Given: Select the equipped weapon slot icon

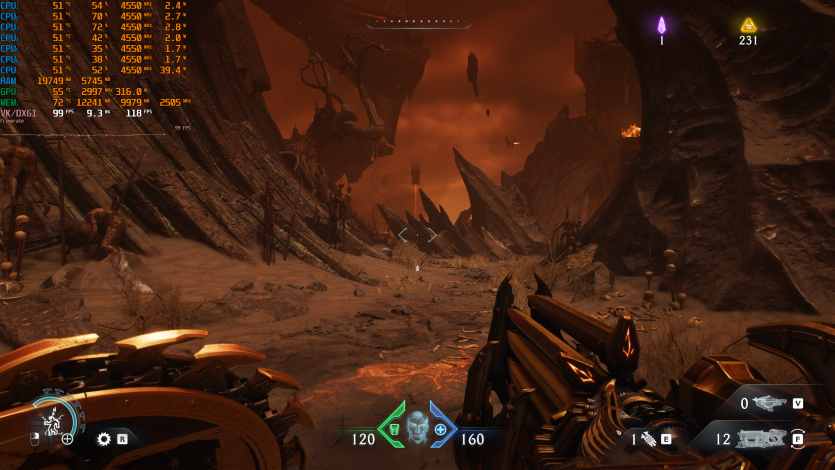Looking at the screenshot, I should click(x=761, y=438).
